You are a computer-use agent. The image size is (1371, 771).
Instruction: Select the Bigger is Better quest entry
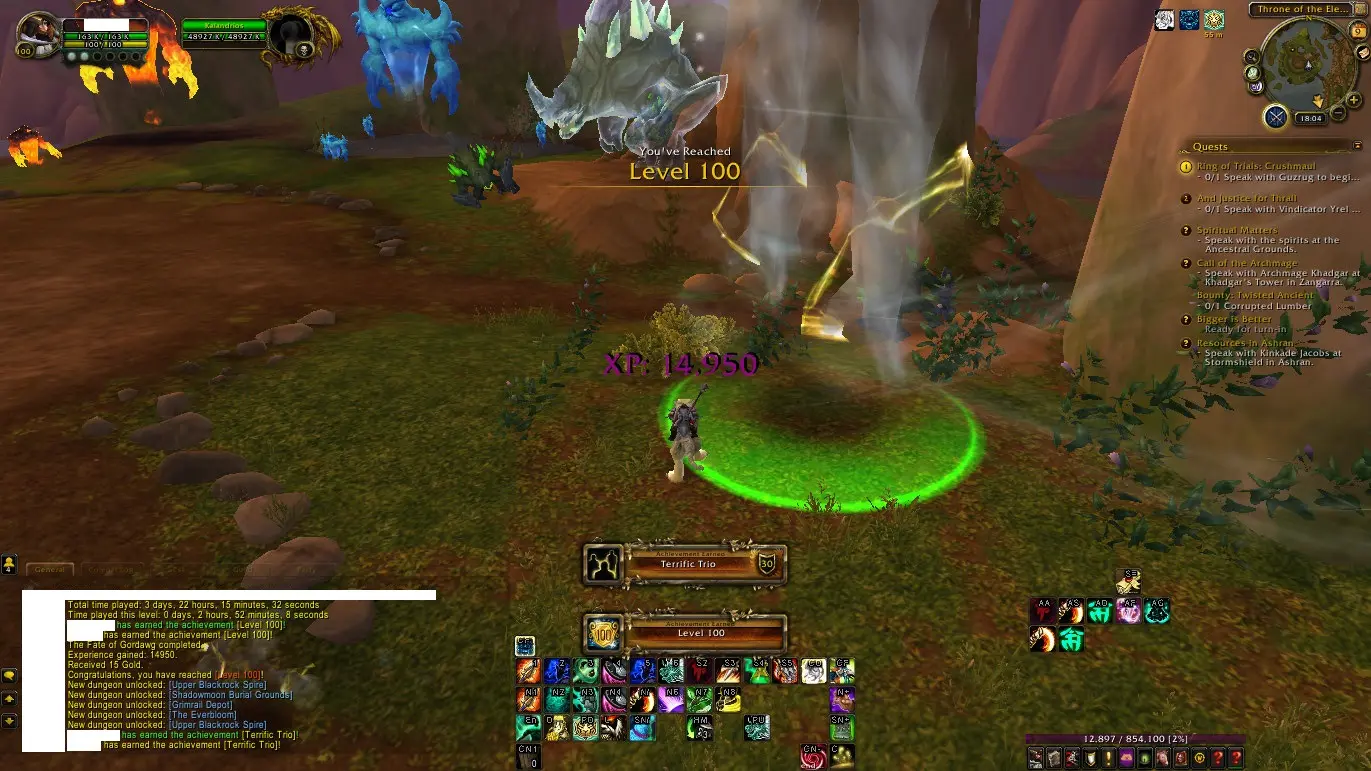(1234, 319)
